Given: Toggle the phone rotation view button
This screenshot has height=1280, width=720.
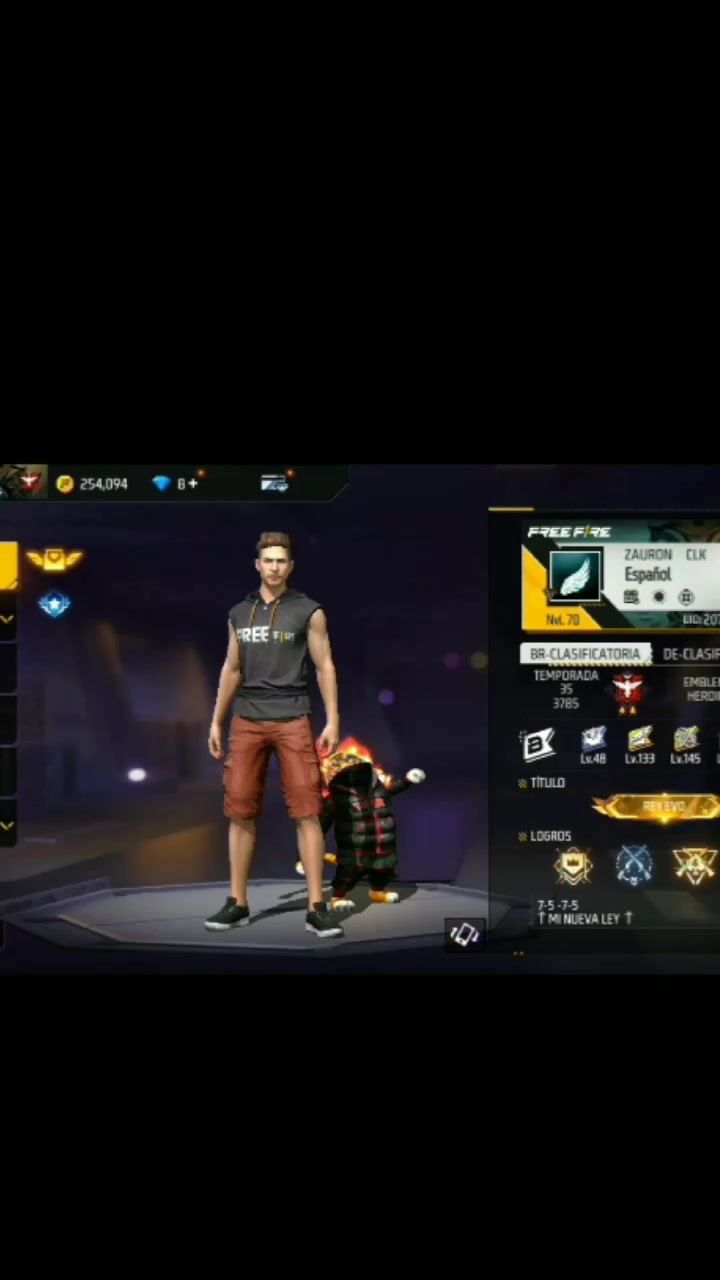Looking at the screenshot, I should pyautogui.click(x=465, y=934).
